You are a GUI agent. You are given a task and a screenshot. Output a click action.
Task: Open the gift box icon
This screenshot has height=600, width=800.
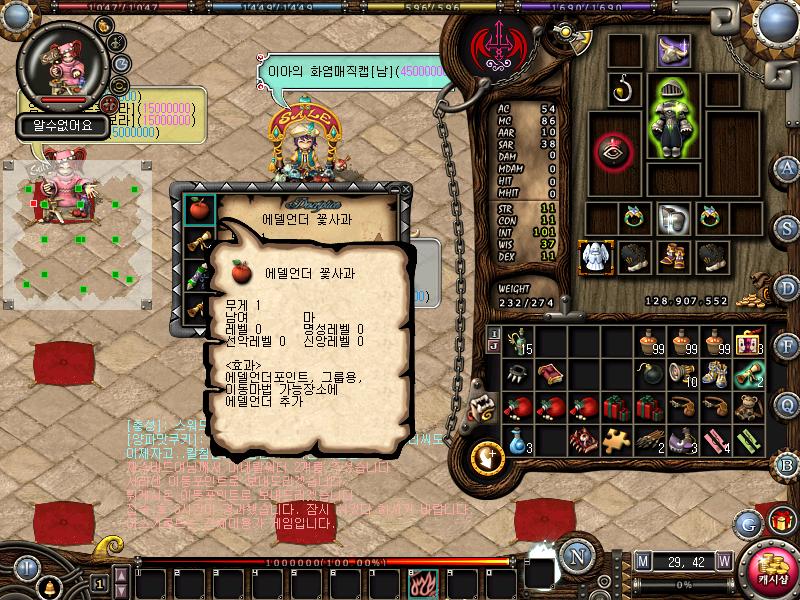point(781,521)
